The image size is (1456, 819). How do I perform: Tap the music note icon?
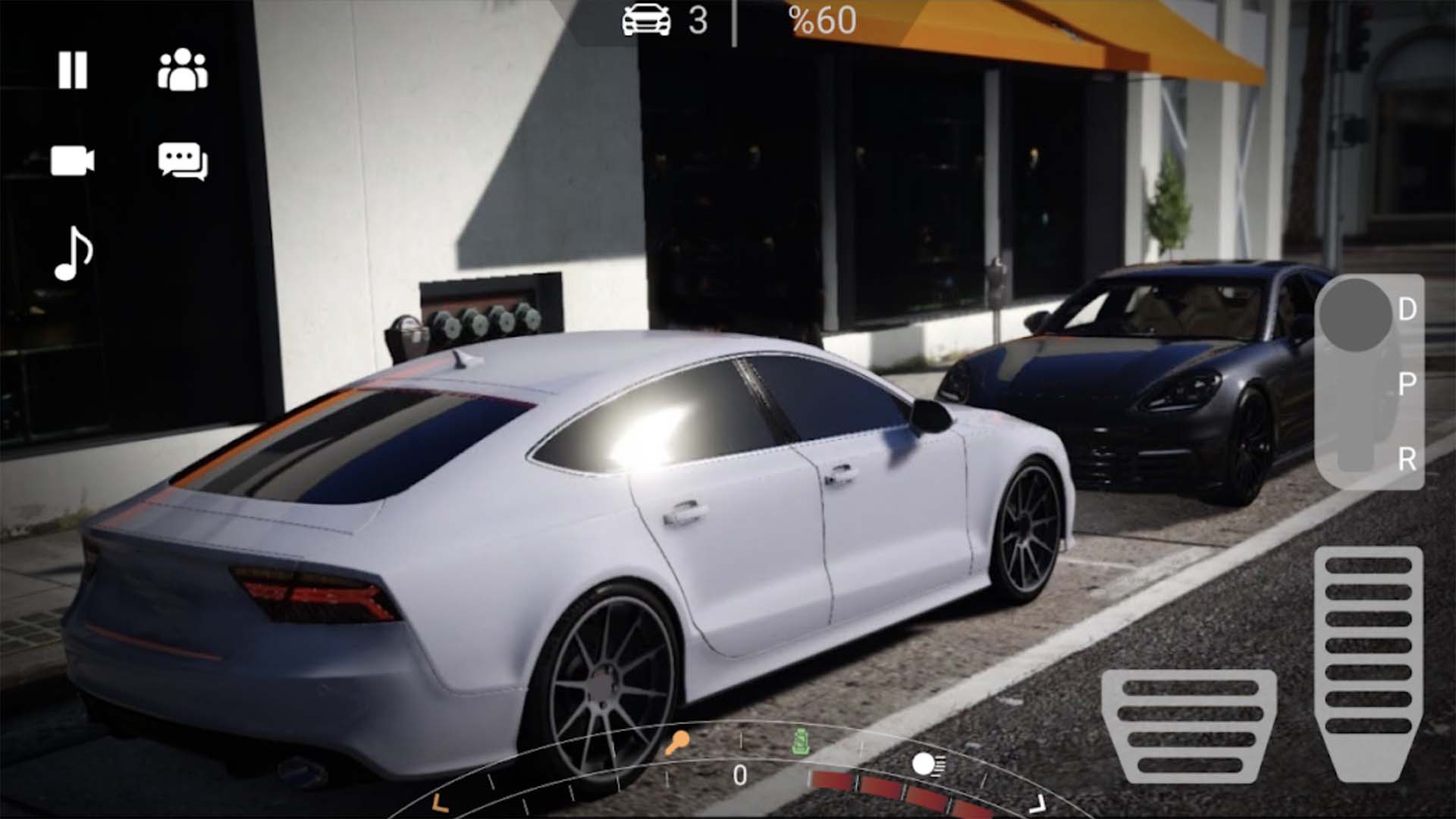[x=74, y=254]
